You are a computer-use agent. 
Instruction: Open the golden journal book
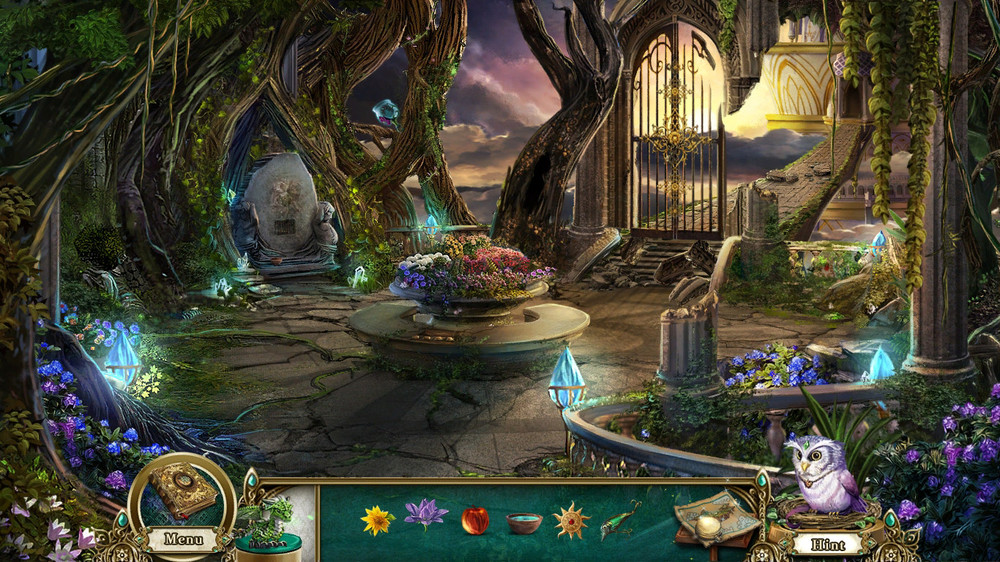click(183, 491)
